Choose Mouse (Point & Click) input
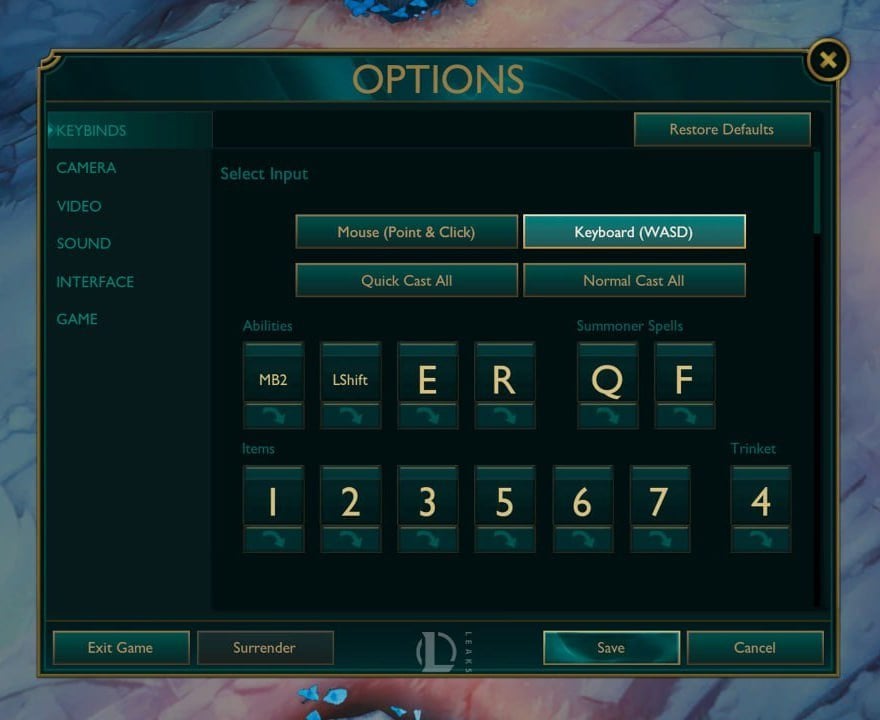The width and height of the screenshot is (880, 720). click(406, 232)
